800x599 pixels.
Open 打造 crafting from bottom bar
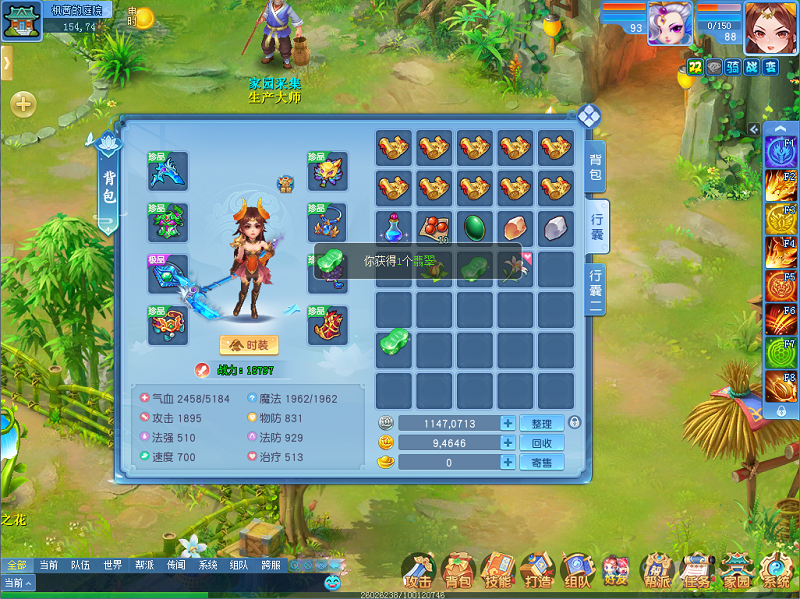(x=537, y=571)
